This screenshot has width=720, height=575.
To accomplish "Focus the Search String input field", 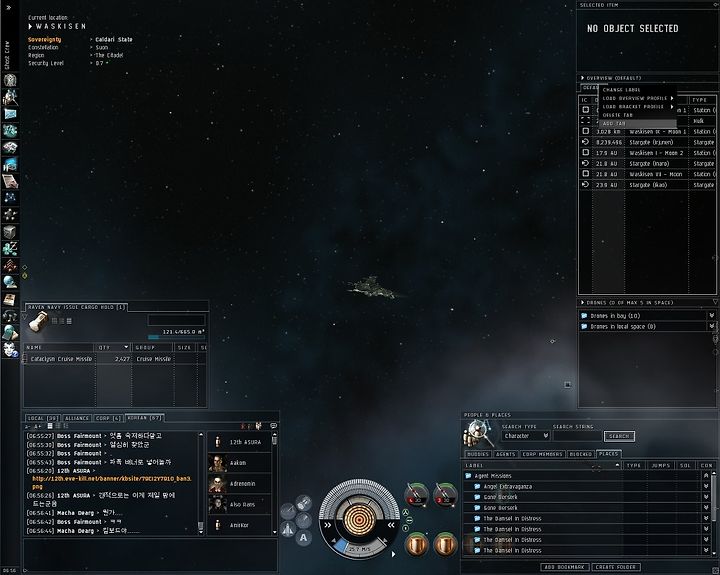I will point(576,436).
